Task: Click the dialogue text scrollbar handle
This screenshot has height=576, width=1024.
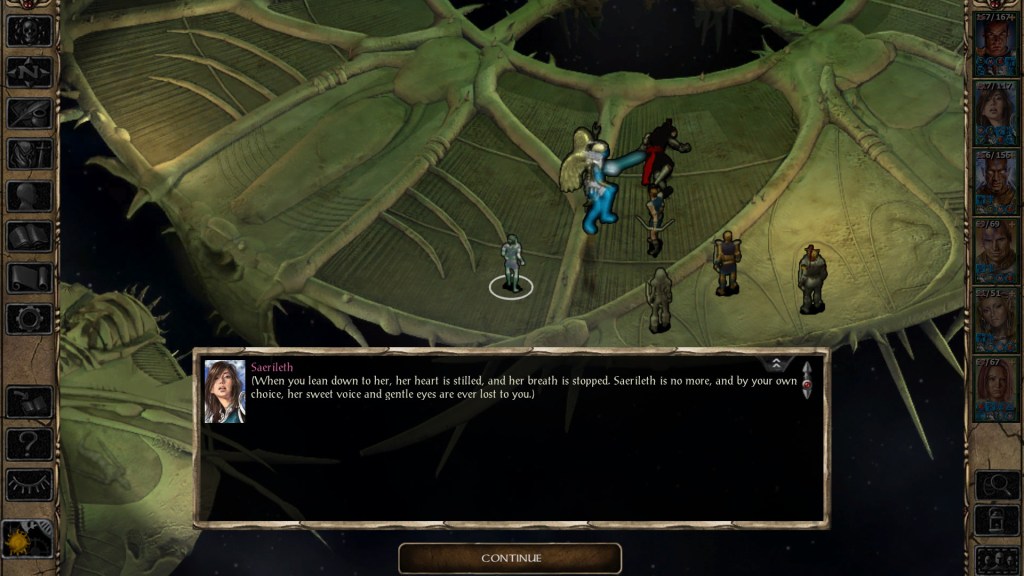Action: coord(806,381)
